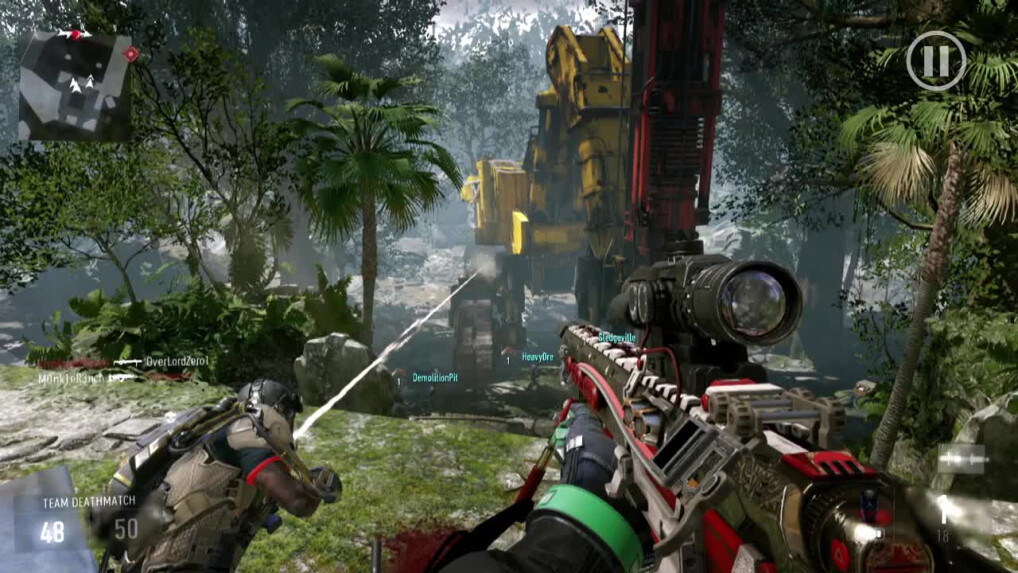Pause the video with the circular button
This screenshot has width=1018, height=573.
[936, 61]
